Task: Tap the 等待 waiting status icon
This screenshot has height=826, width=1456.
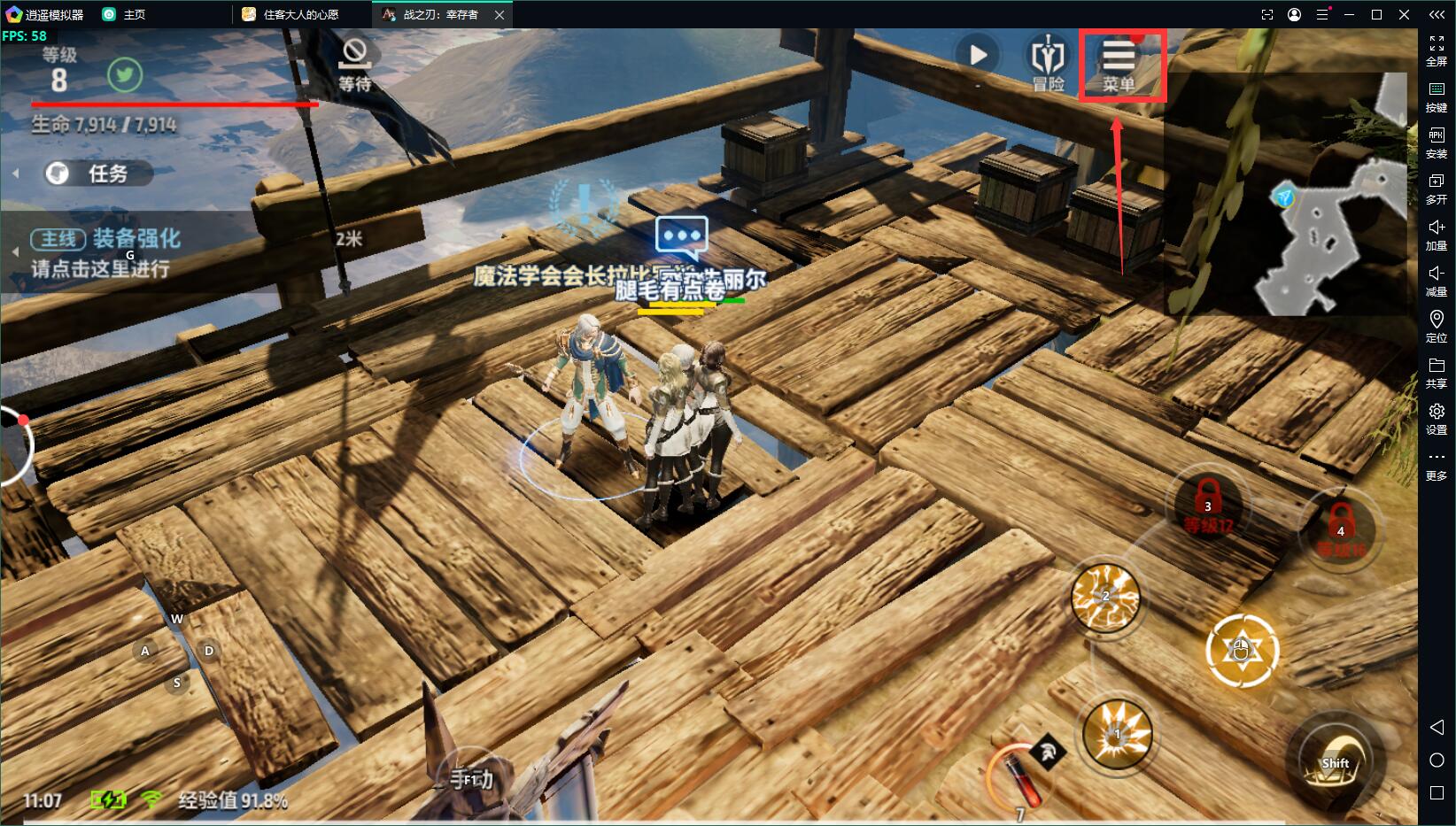Action: [x=354, y=65]
